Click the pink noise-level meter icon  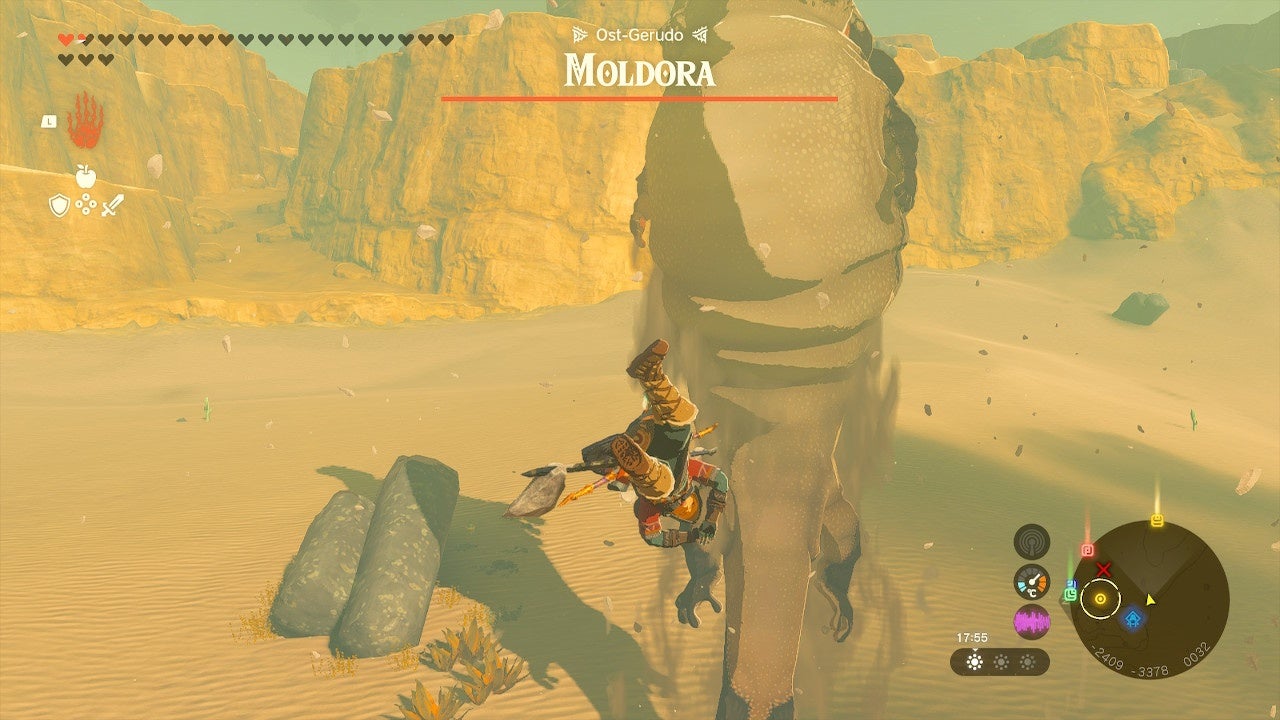(x=1030, y=620)
